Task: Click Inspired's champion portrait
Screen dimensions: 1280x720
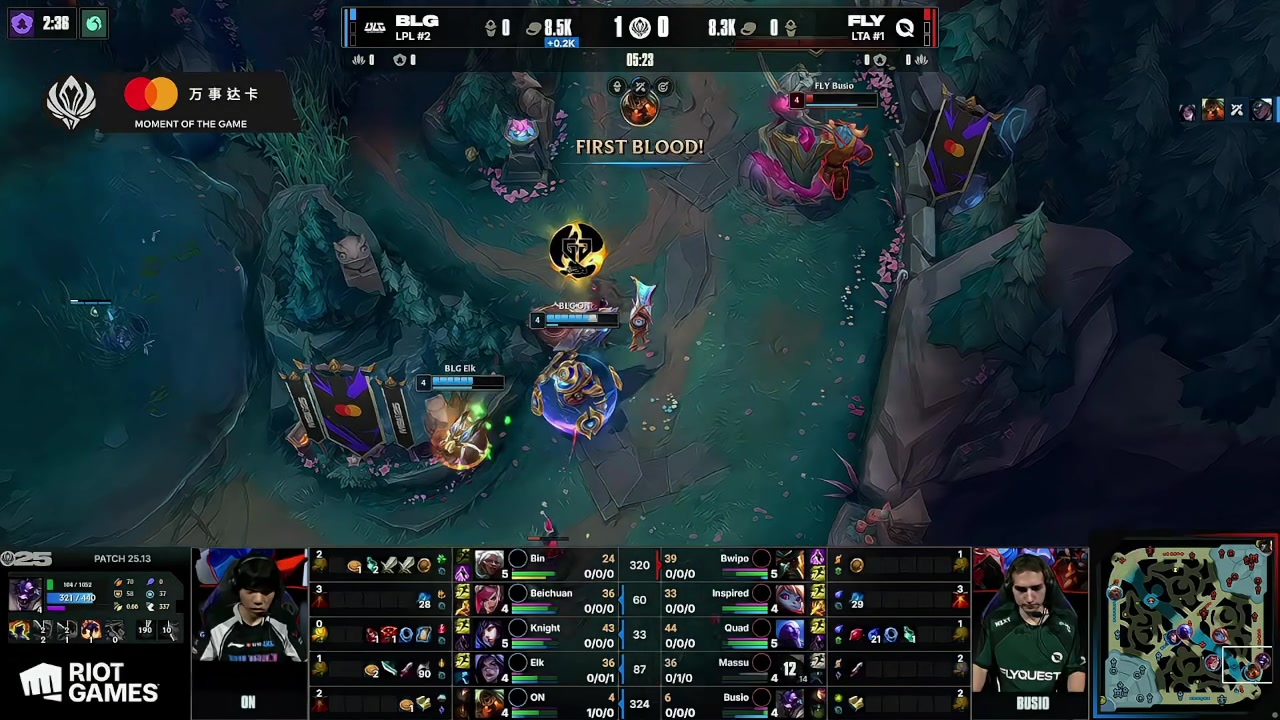Action: (789, 600)
